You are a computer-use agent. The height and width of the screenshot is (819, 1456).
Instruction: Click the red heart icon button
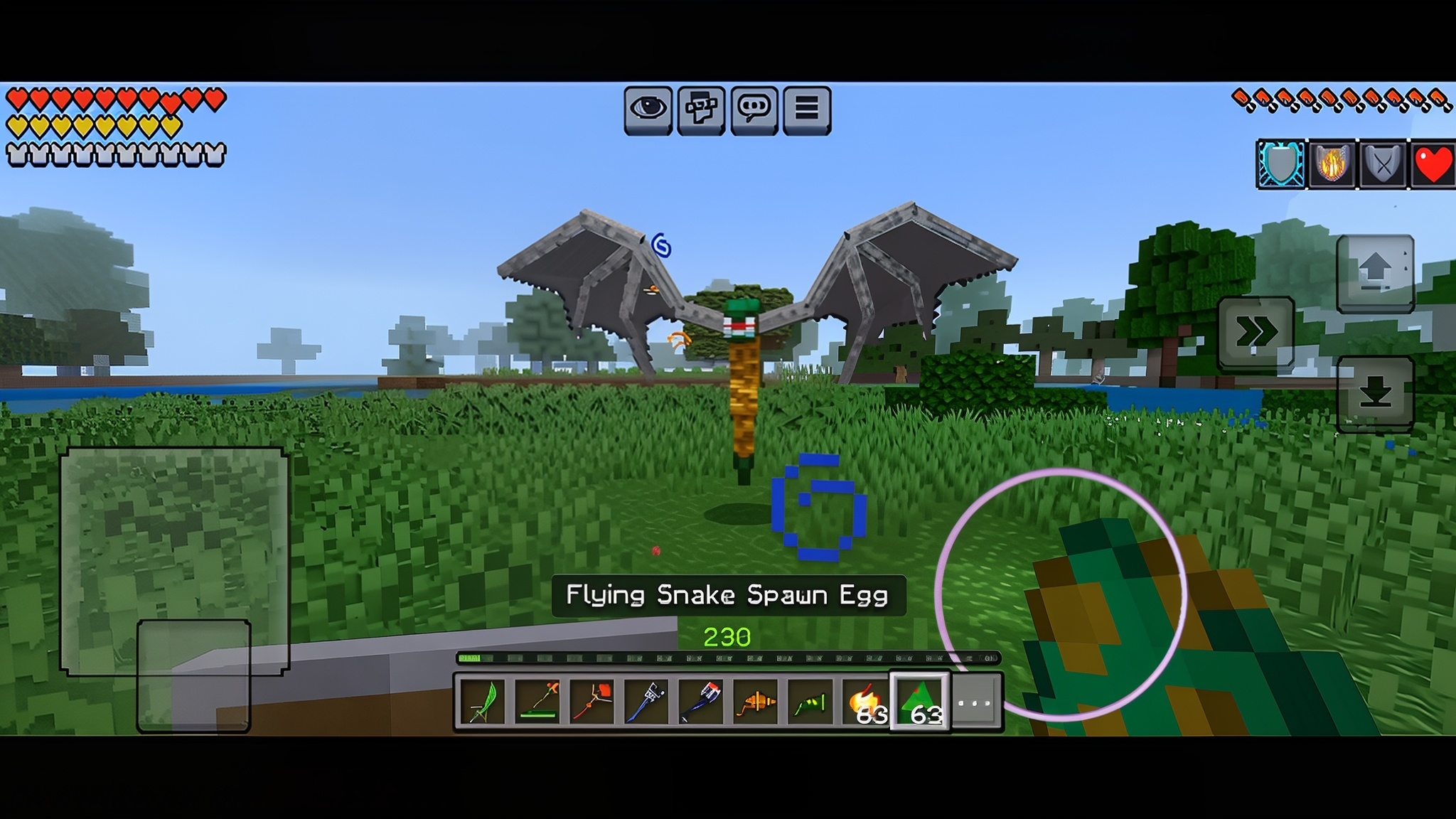(x=1433, y=164)
